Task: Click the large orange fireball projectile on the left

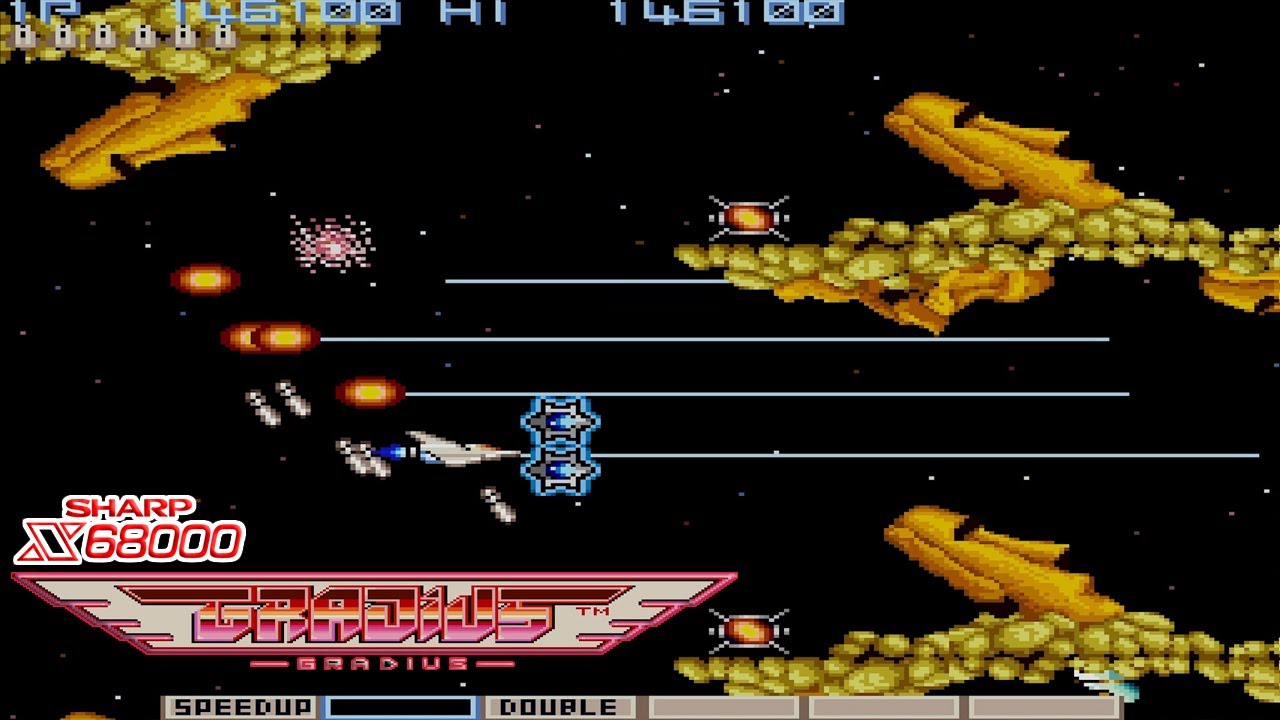Action: click(x=265, y=338)
